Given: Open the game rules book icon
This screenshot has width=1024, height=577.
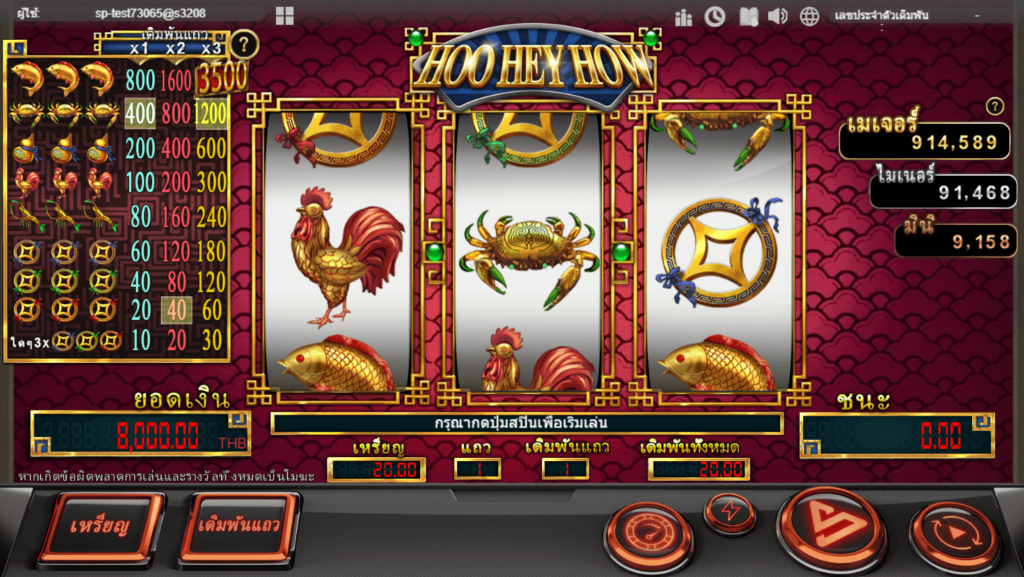Looking at the screenshot, I should coord(747,16).
